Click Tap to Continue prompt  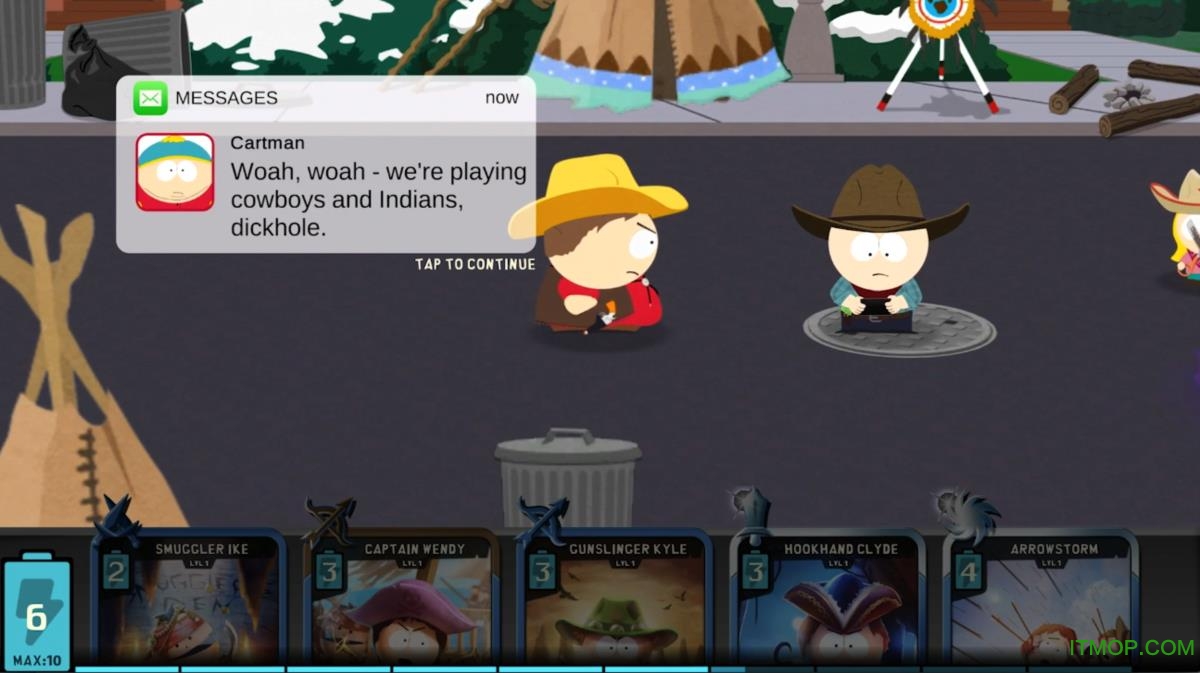tap(475, 265)
